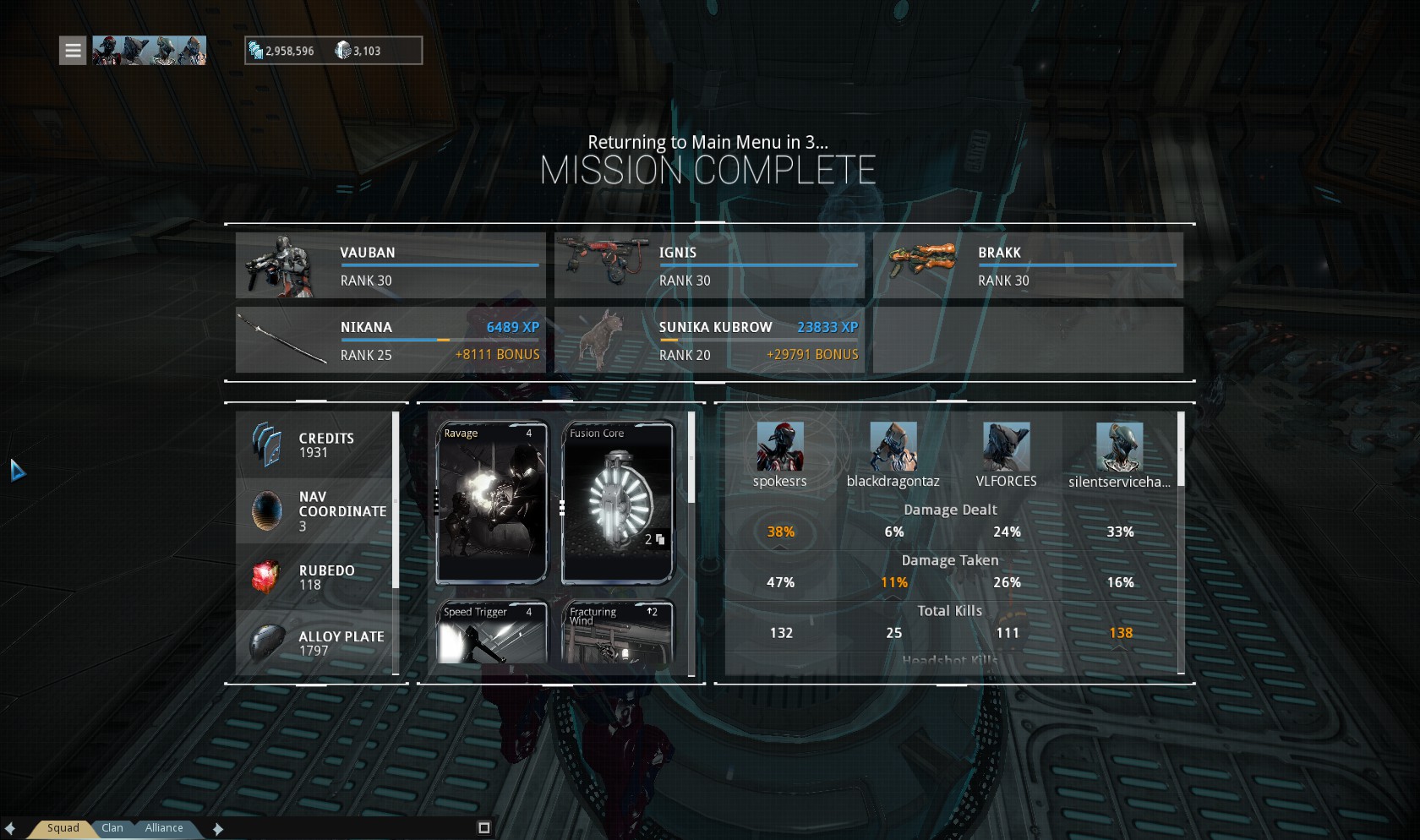Click the Nikana weapon XP panel

(390, 340)
